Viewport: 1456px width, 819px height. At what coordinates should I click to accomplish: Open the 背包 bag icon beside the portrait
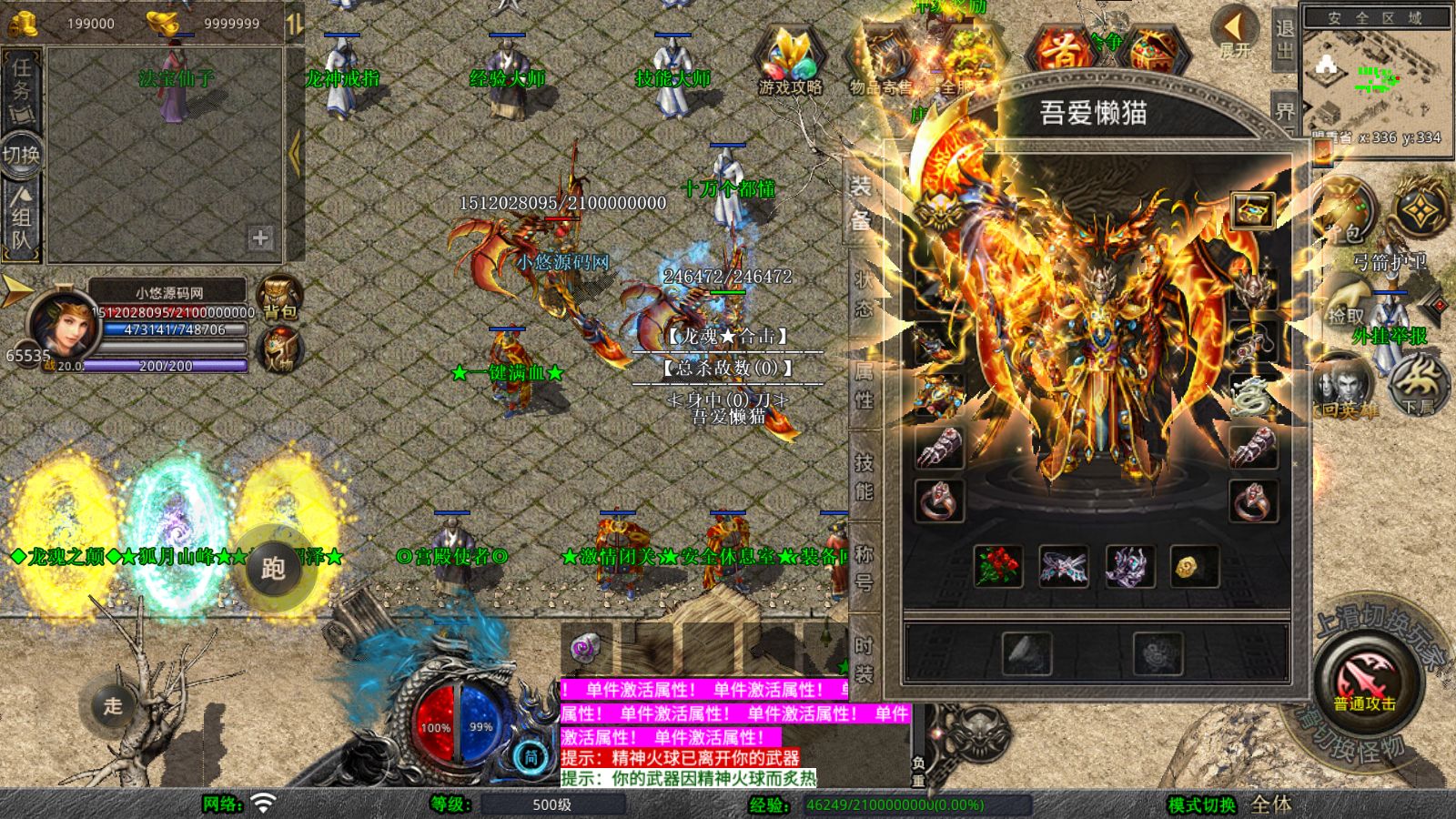pyautogui.click(x=280, y=298)
